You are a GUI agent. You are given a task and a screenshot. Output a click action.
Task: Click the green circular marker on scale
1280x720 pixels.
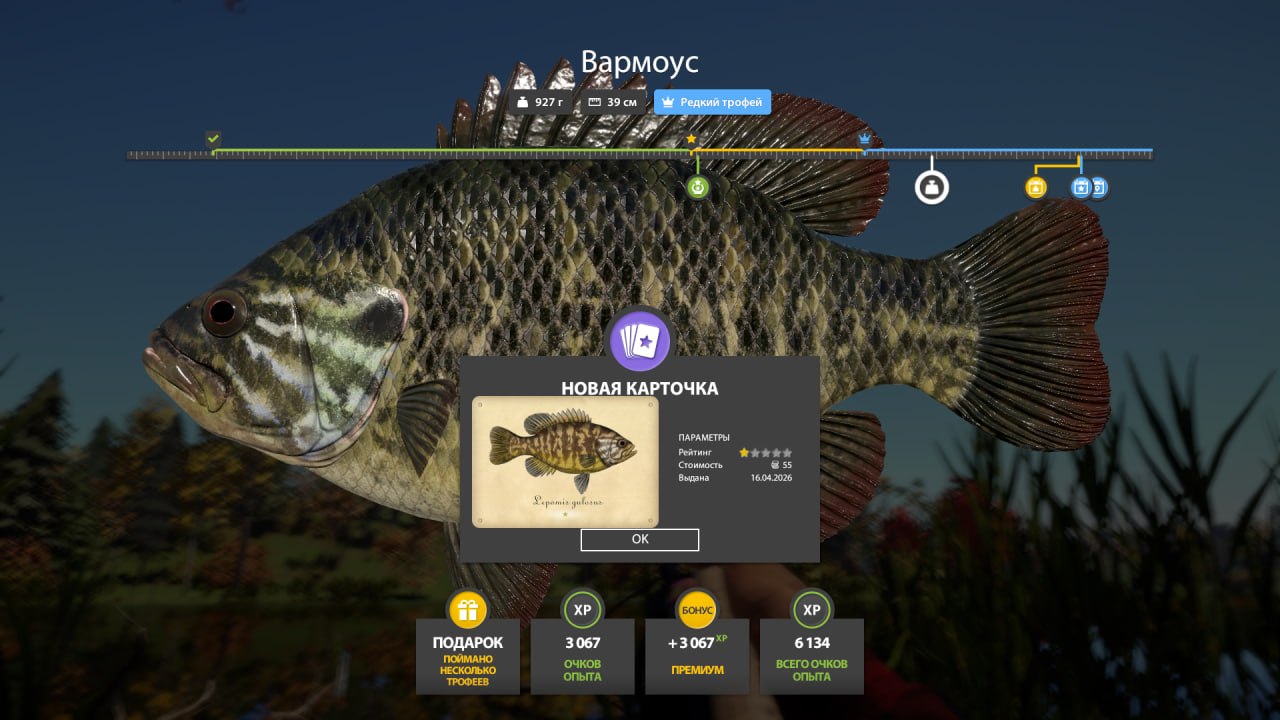point(698,187)
